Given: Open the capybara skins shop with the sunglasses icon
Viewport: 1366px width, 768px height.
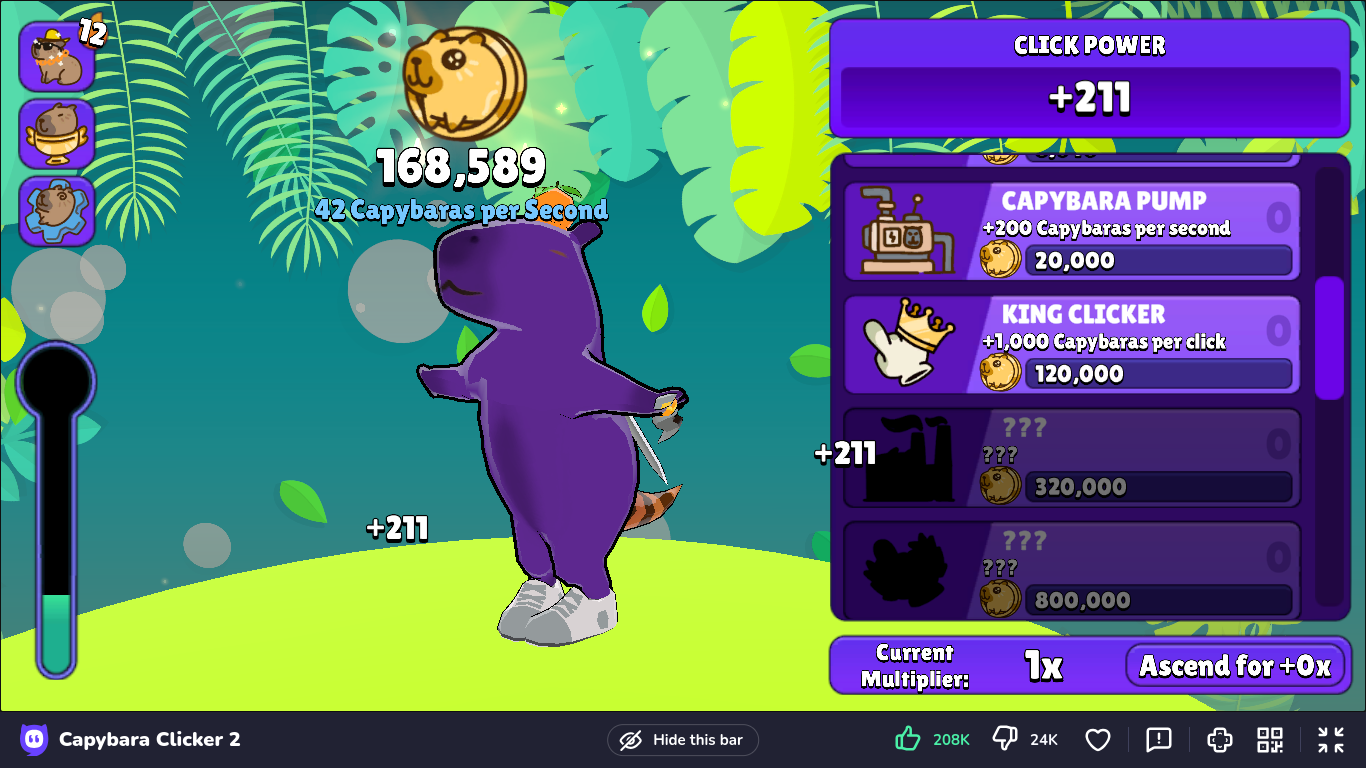Looking at the screenshot, I should [57, 56].
